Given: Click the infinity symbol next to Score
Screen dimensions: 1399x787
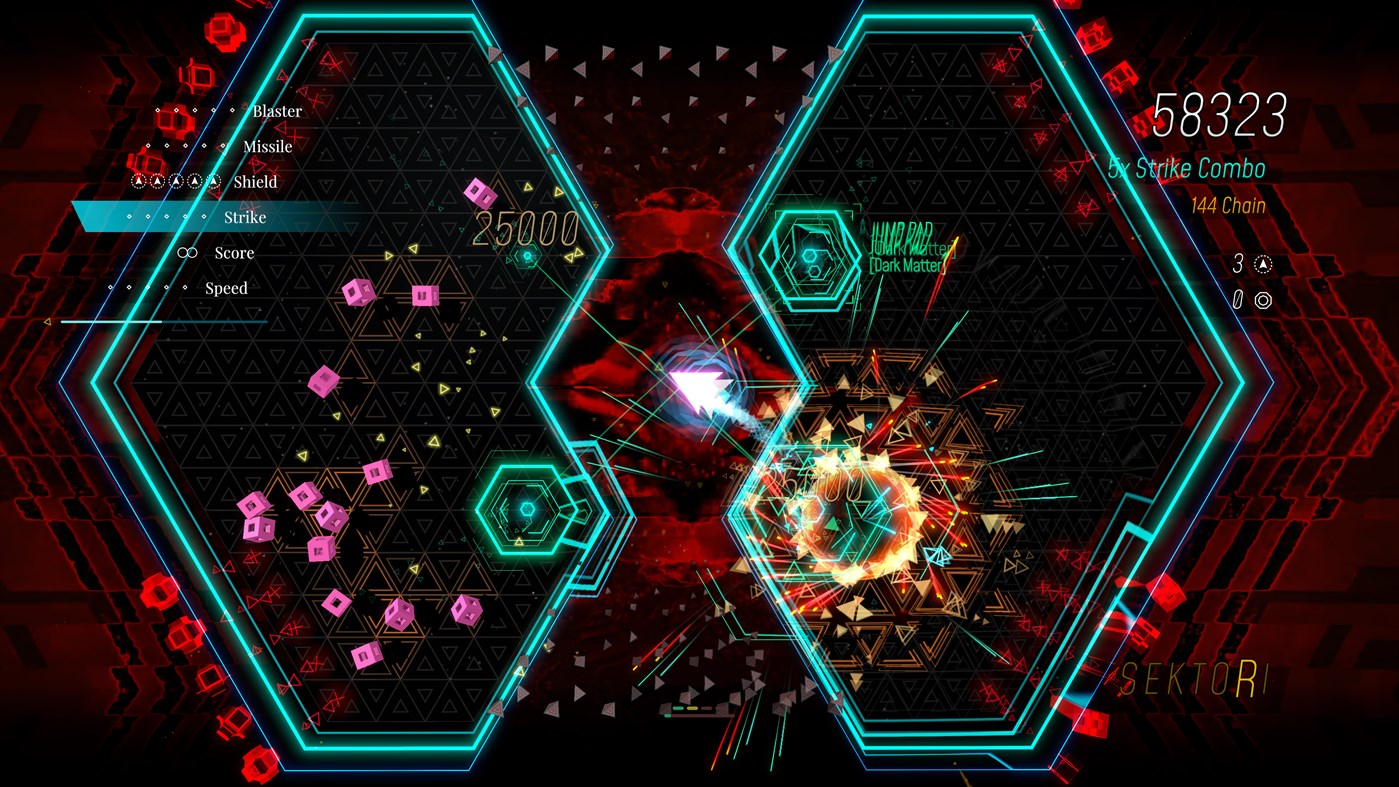Looking at the screenshot, I should 186,253.
